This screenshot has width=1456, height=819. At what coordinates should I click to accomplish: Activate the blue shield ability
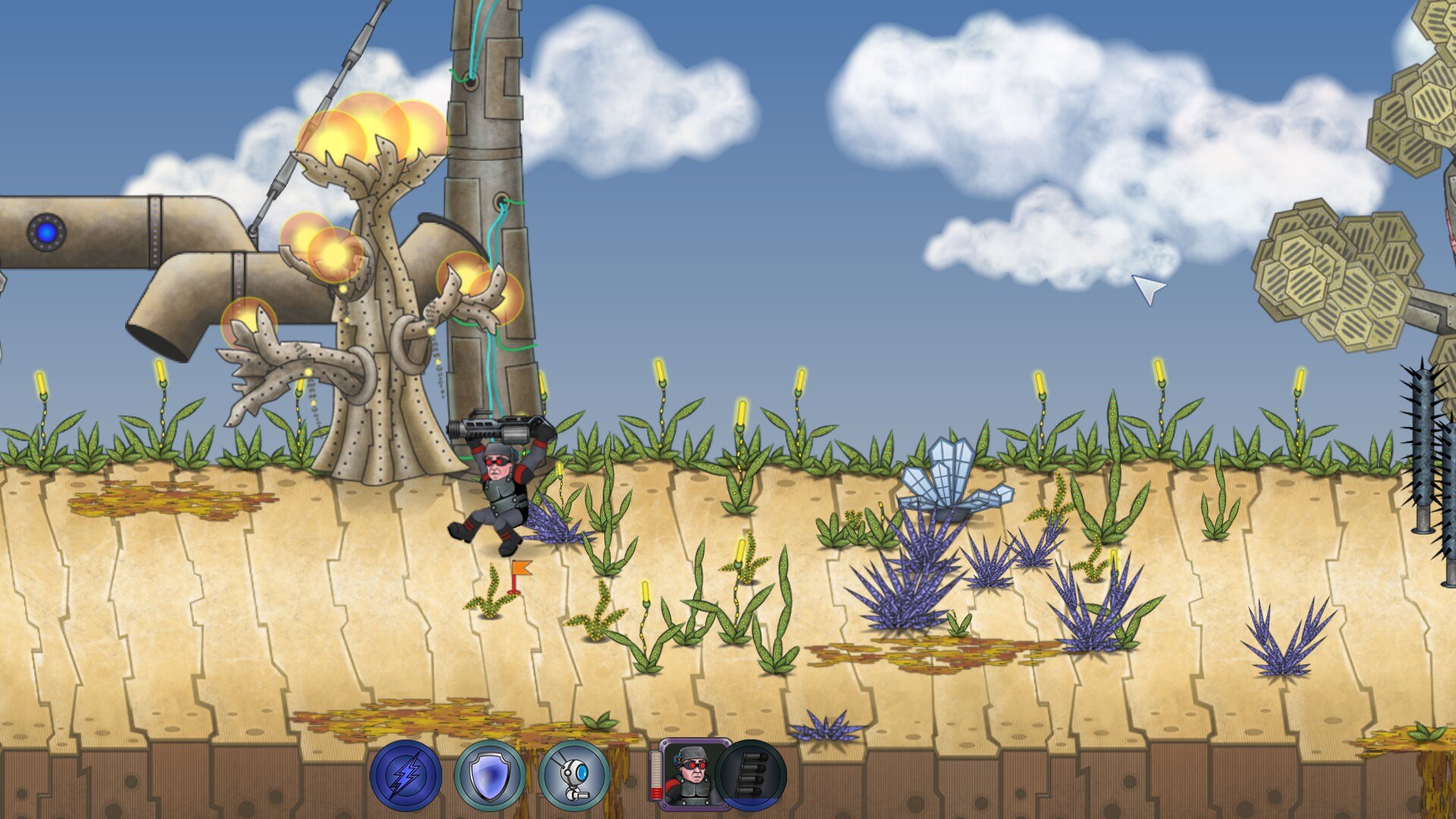489,776
